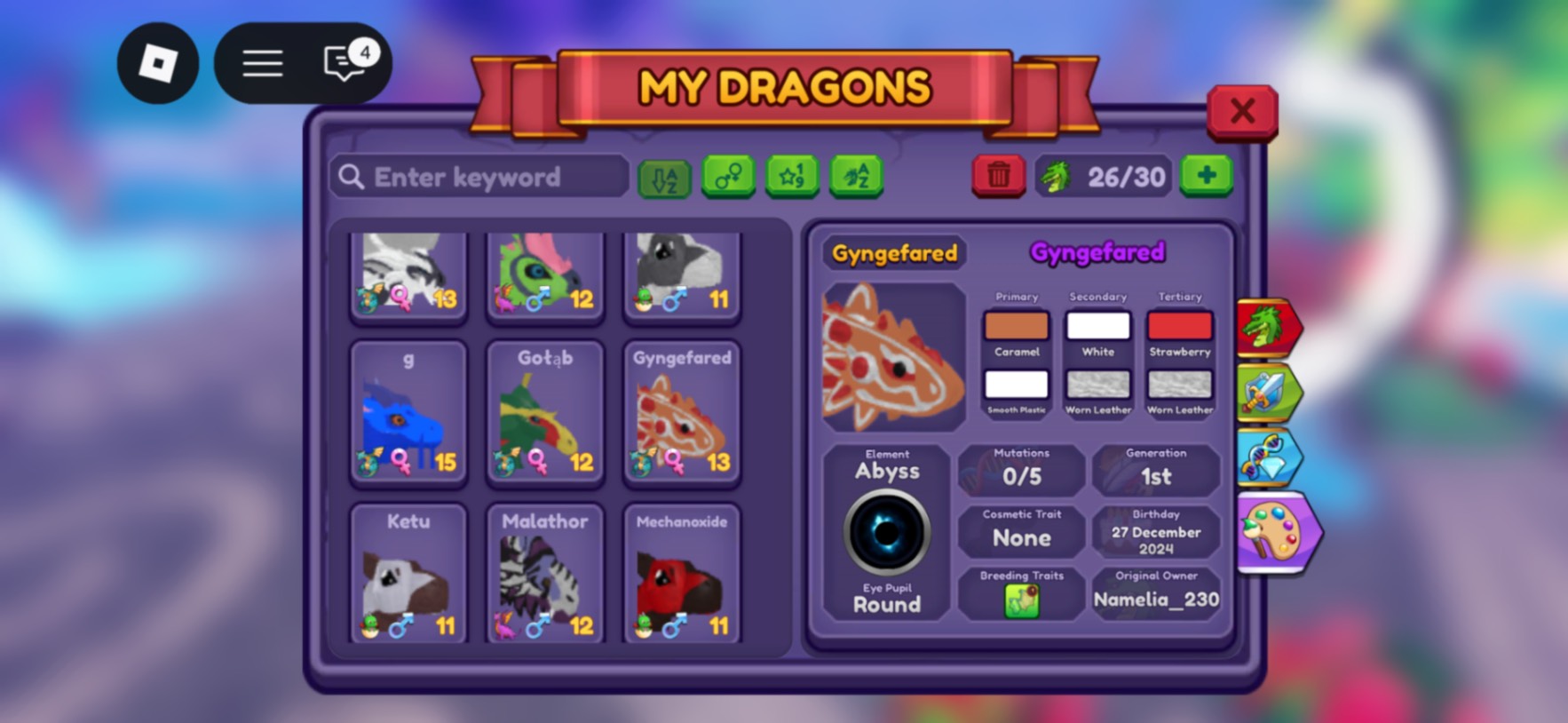Image resolution: width=1568 pixels, height=723 pixels.
Task: Select the Gyngefared tab header
Action: point(893,253)
